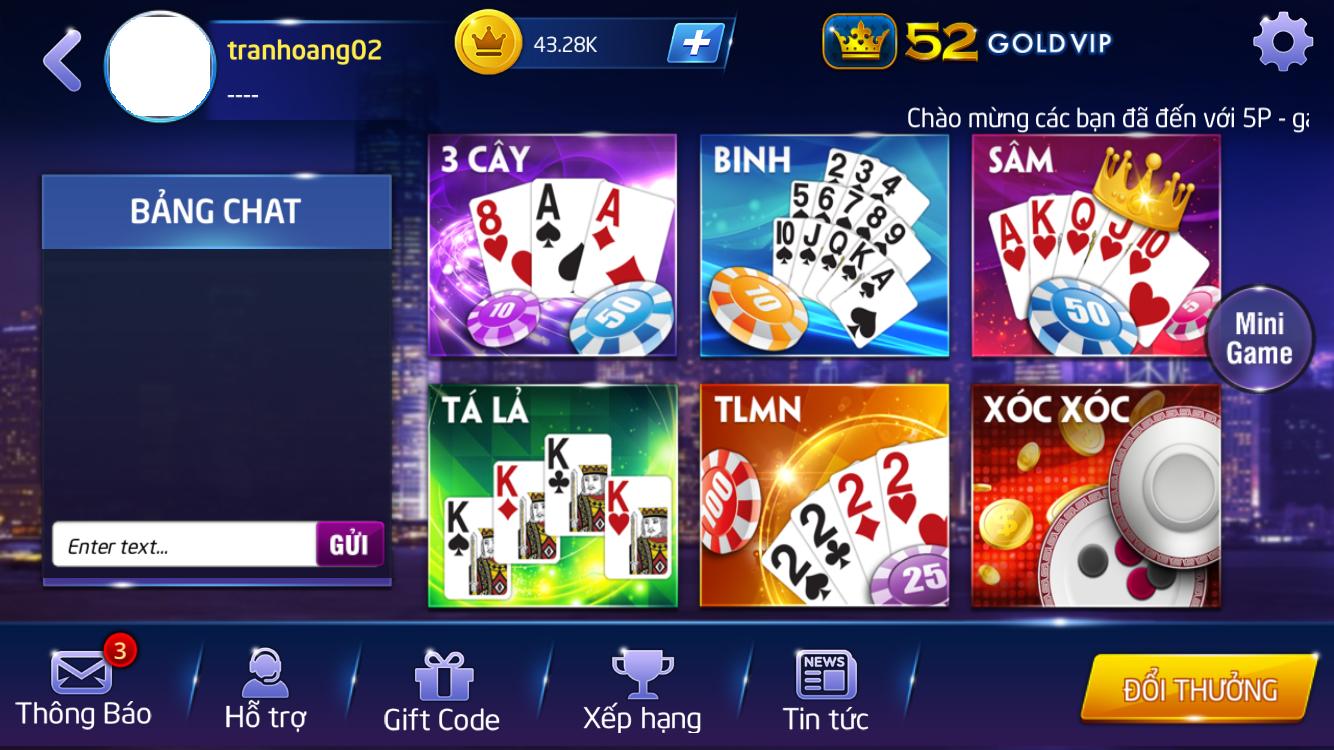Open the 3 Cây card game
Viewport: 1334px width, 750px height.
[551, 245]
